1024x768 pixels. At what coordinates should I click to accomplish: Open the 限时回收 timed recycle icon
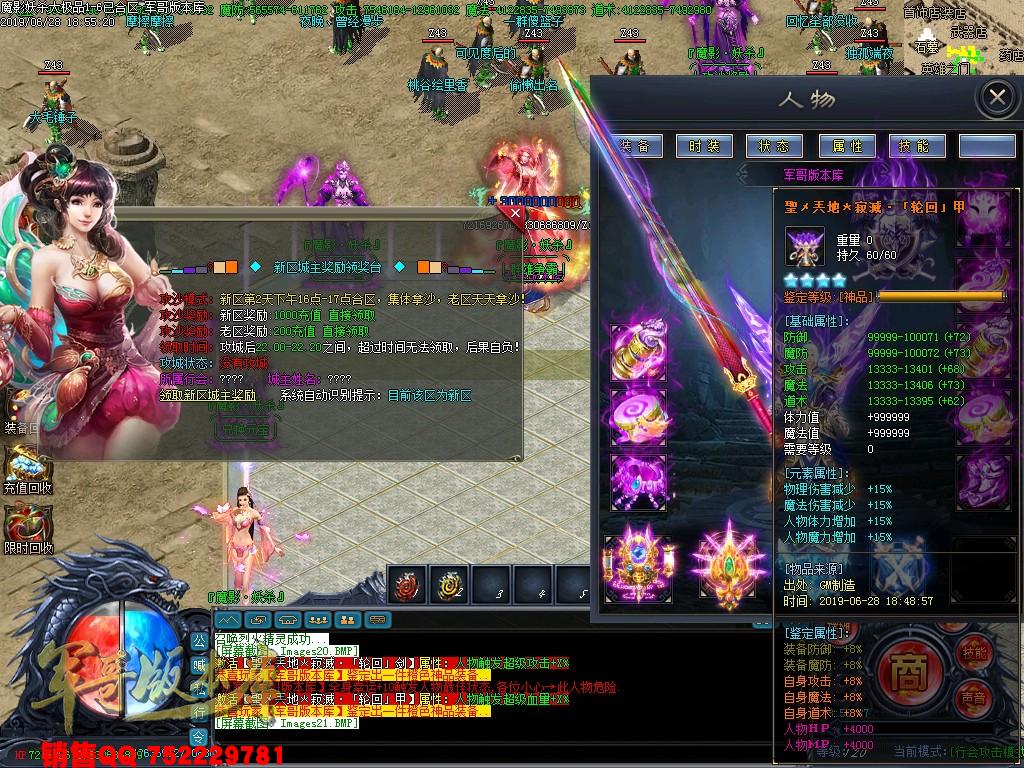coord(26,527)
